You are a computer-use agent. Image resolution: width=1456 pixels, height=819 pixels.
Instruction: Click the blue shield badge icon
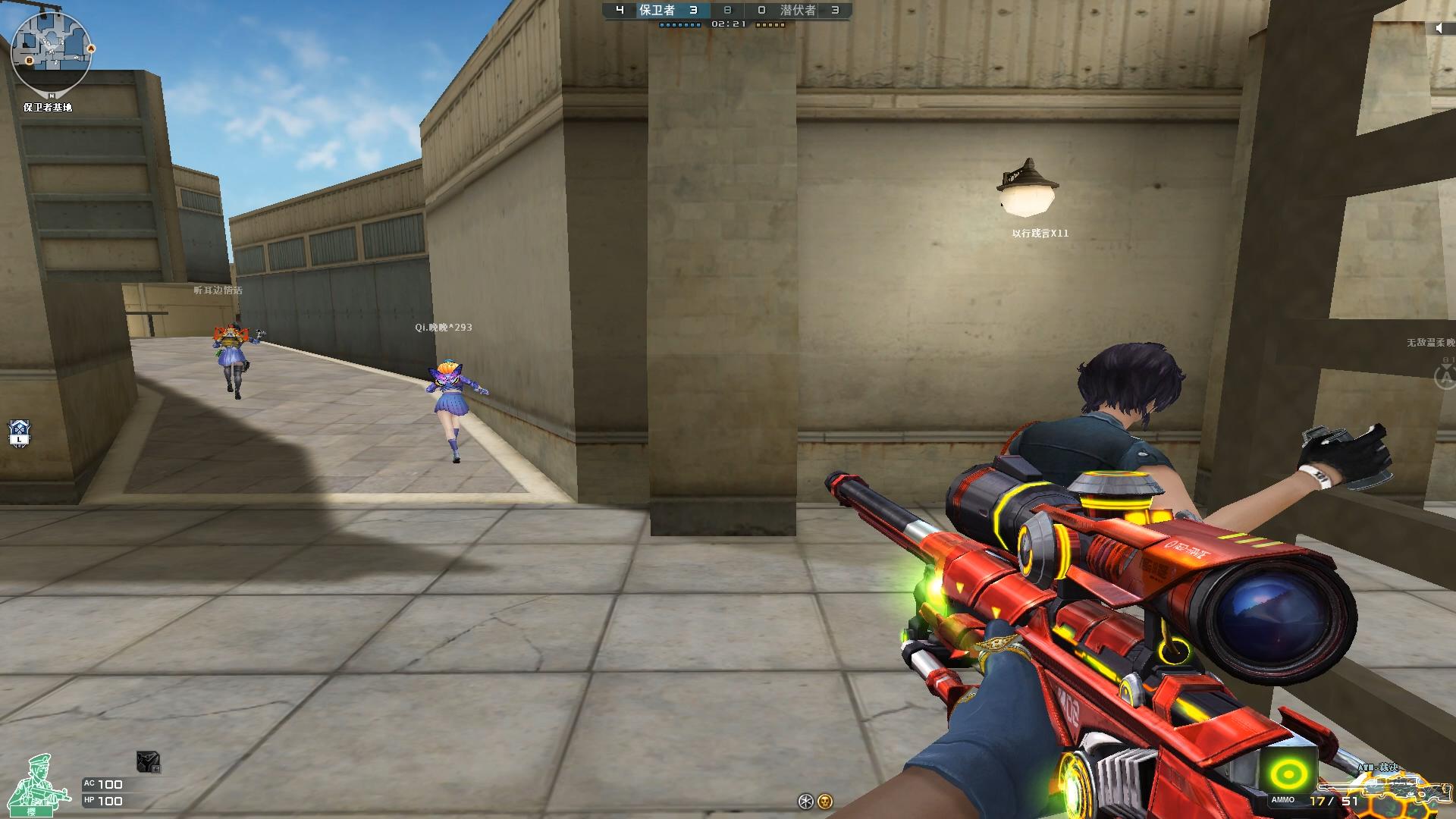[x=19, y=433]
